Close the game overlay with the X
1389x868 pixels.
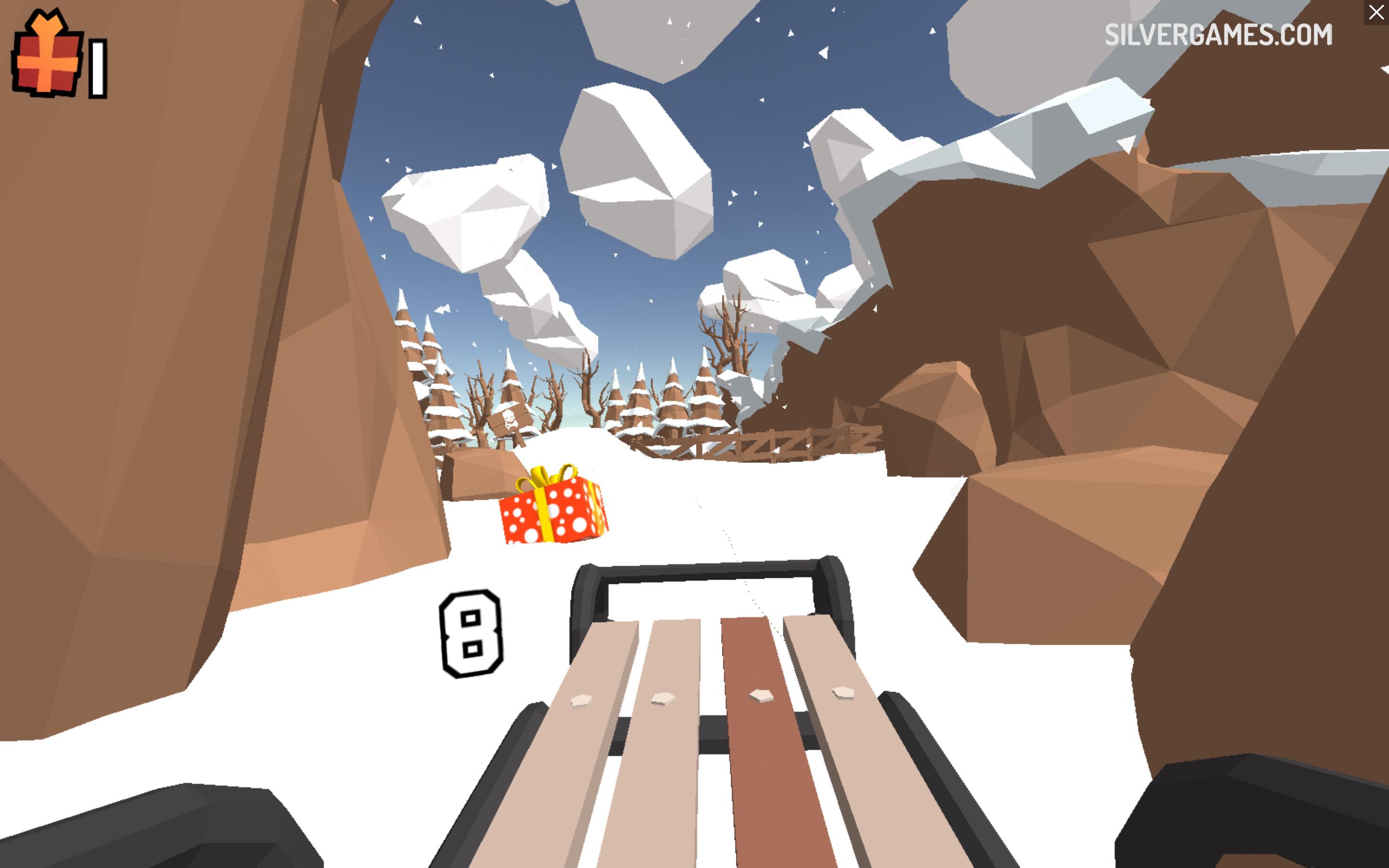coord(1376,12)
